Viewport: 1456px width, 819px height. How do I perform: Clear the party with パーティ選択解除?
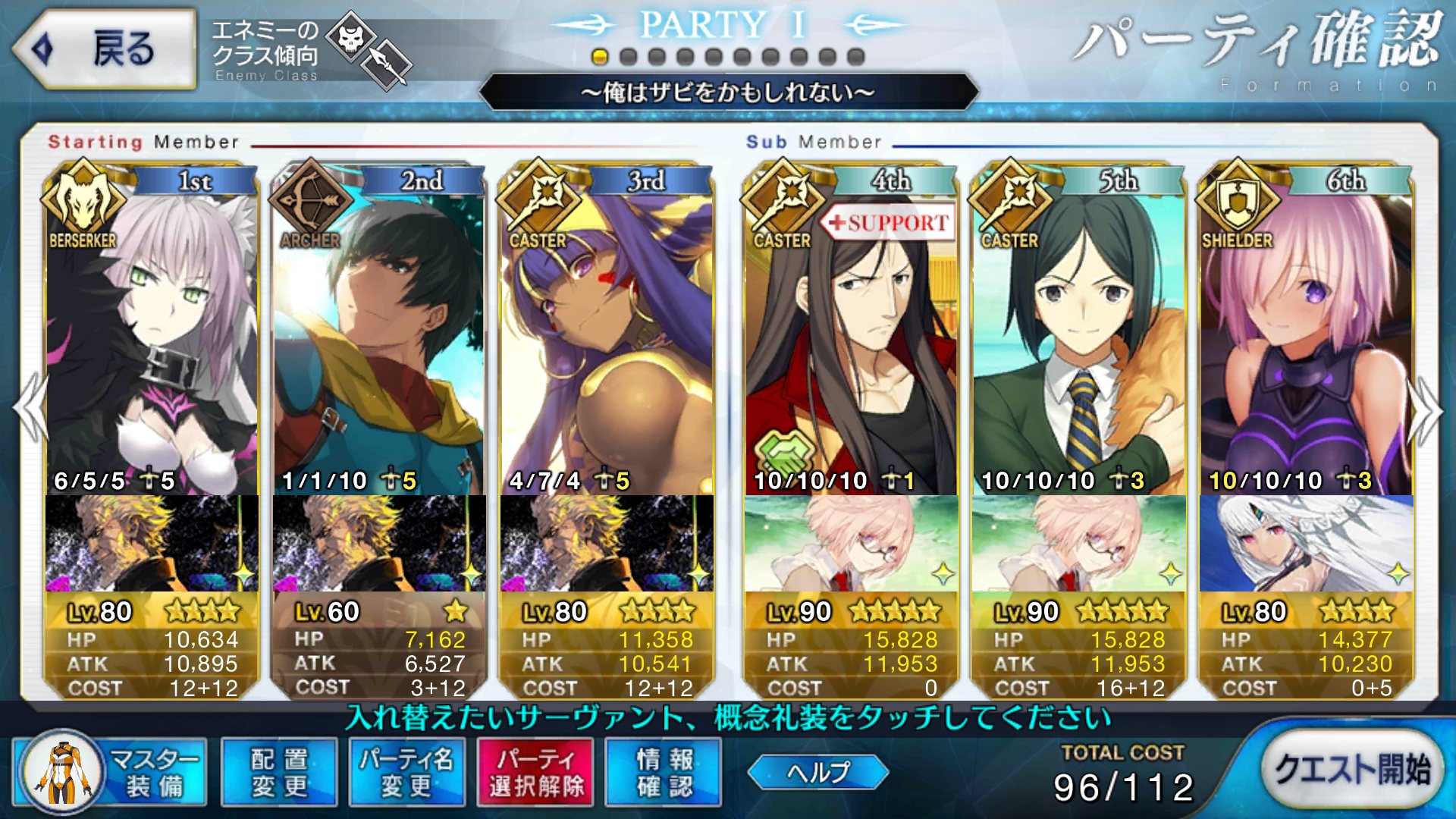tap(535, 773)
